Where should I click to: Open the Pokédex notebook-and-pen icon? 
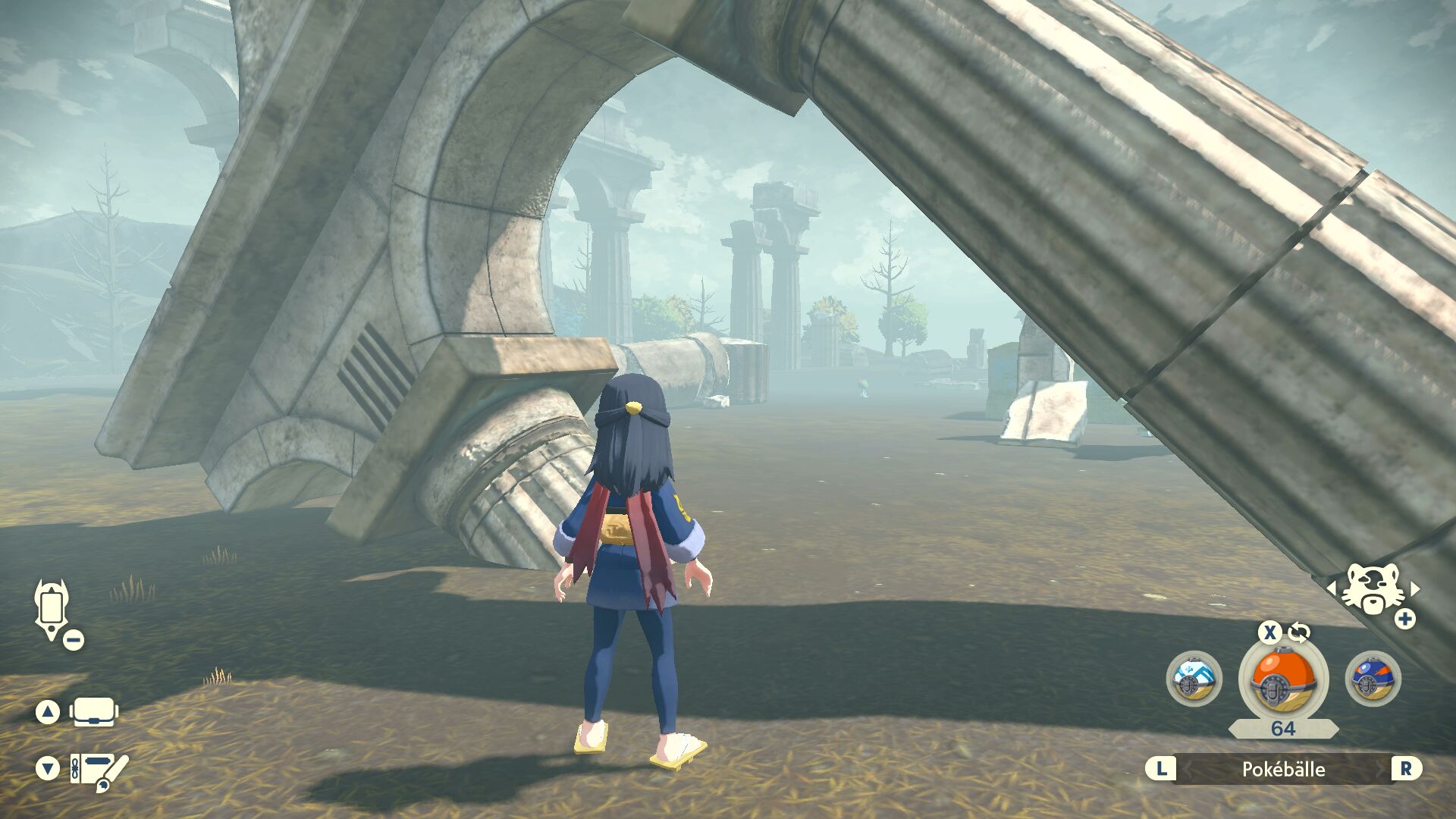pyautogui.click(x=99, y=770)
